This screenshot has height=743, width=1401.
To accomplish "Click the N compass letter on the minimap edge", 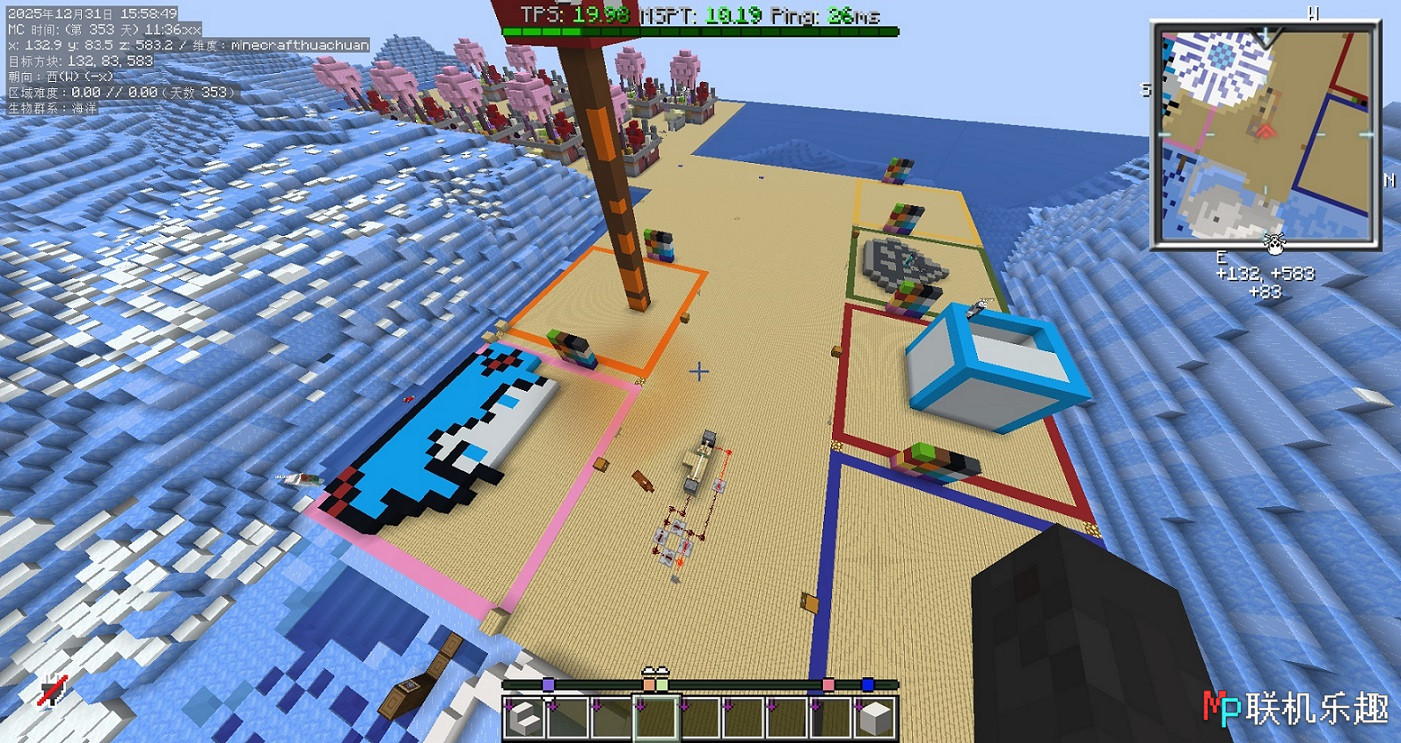I will (x=1390, y=181).
